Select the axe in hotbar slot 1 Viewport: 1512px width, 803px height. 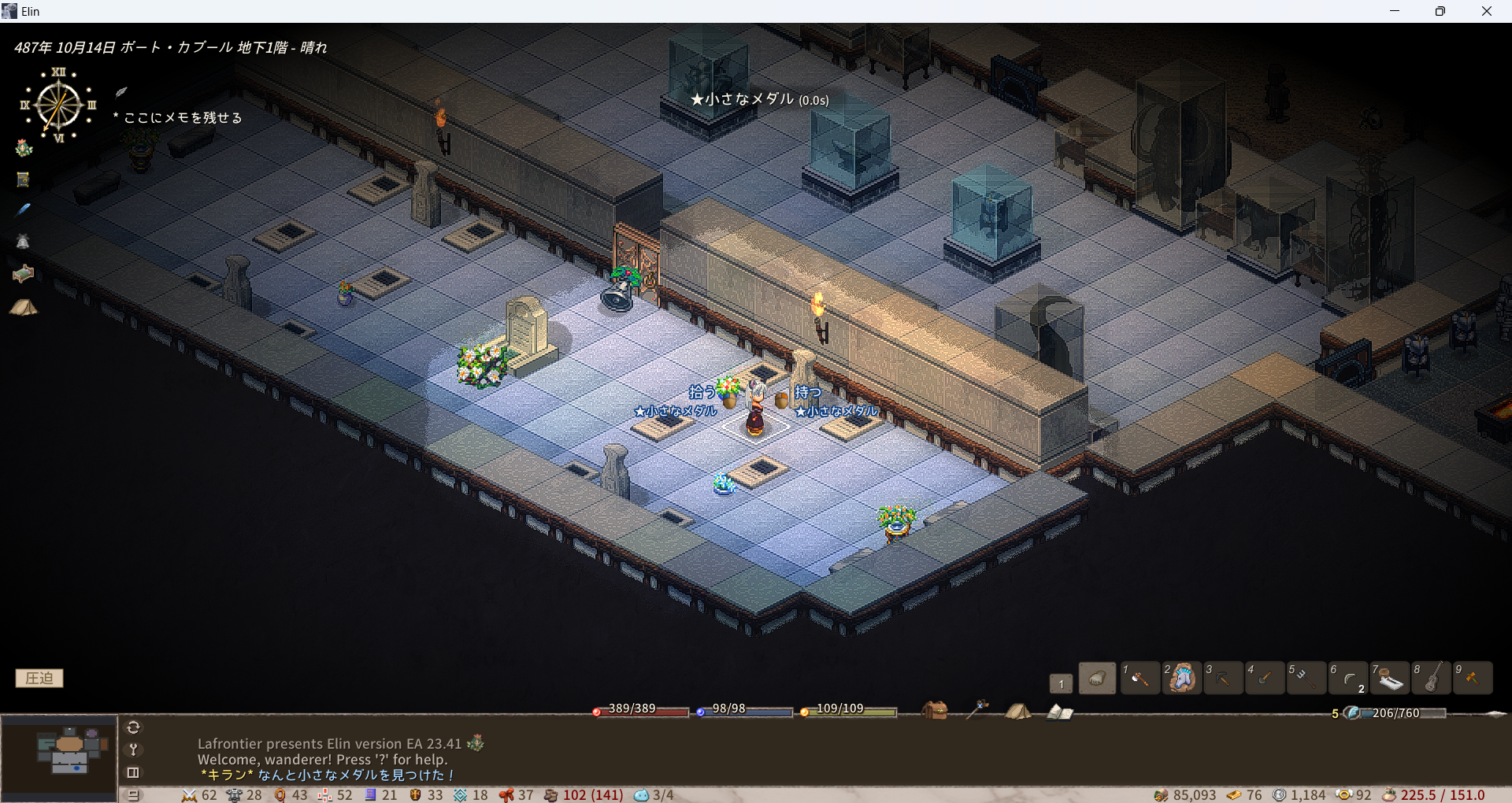(x=1140, y=678)
